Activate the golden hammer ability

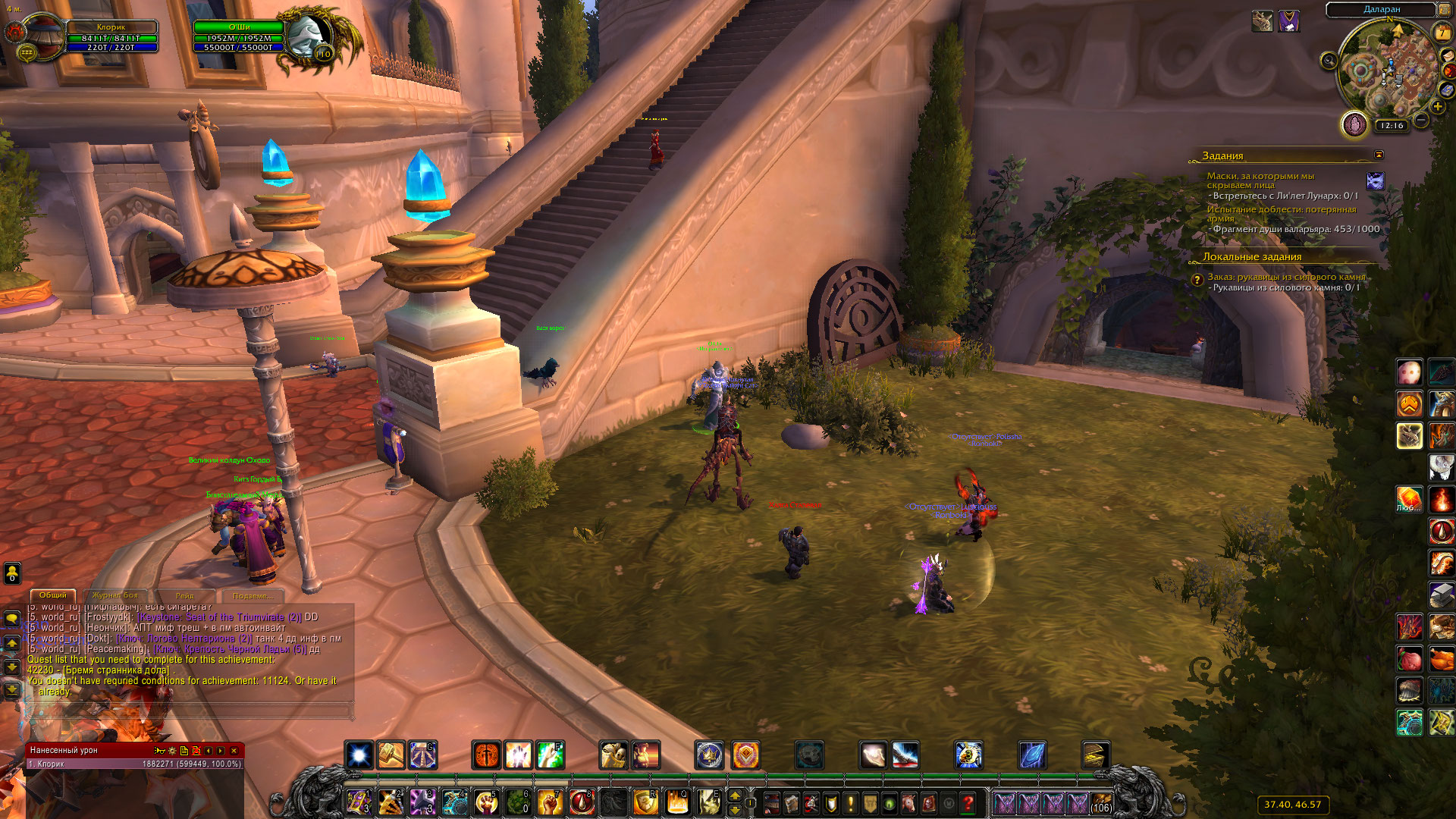pos(391,755)
